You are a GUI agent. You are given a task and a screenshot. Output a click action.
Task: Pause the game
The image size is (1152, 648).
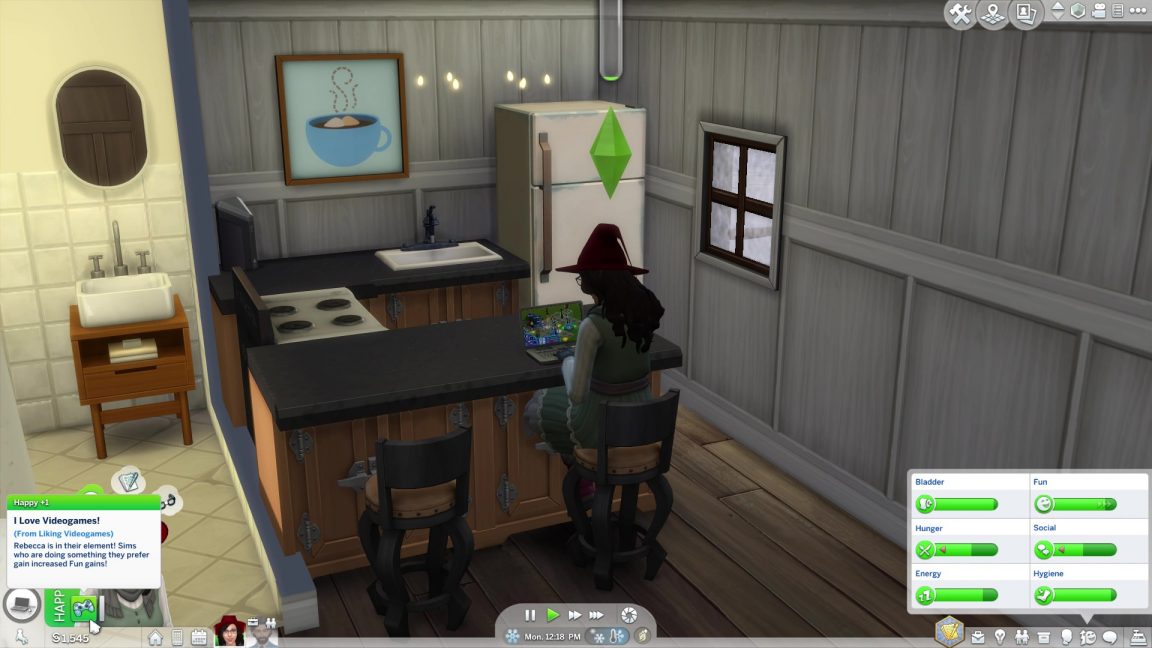click(531, 615)
